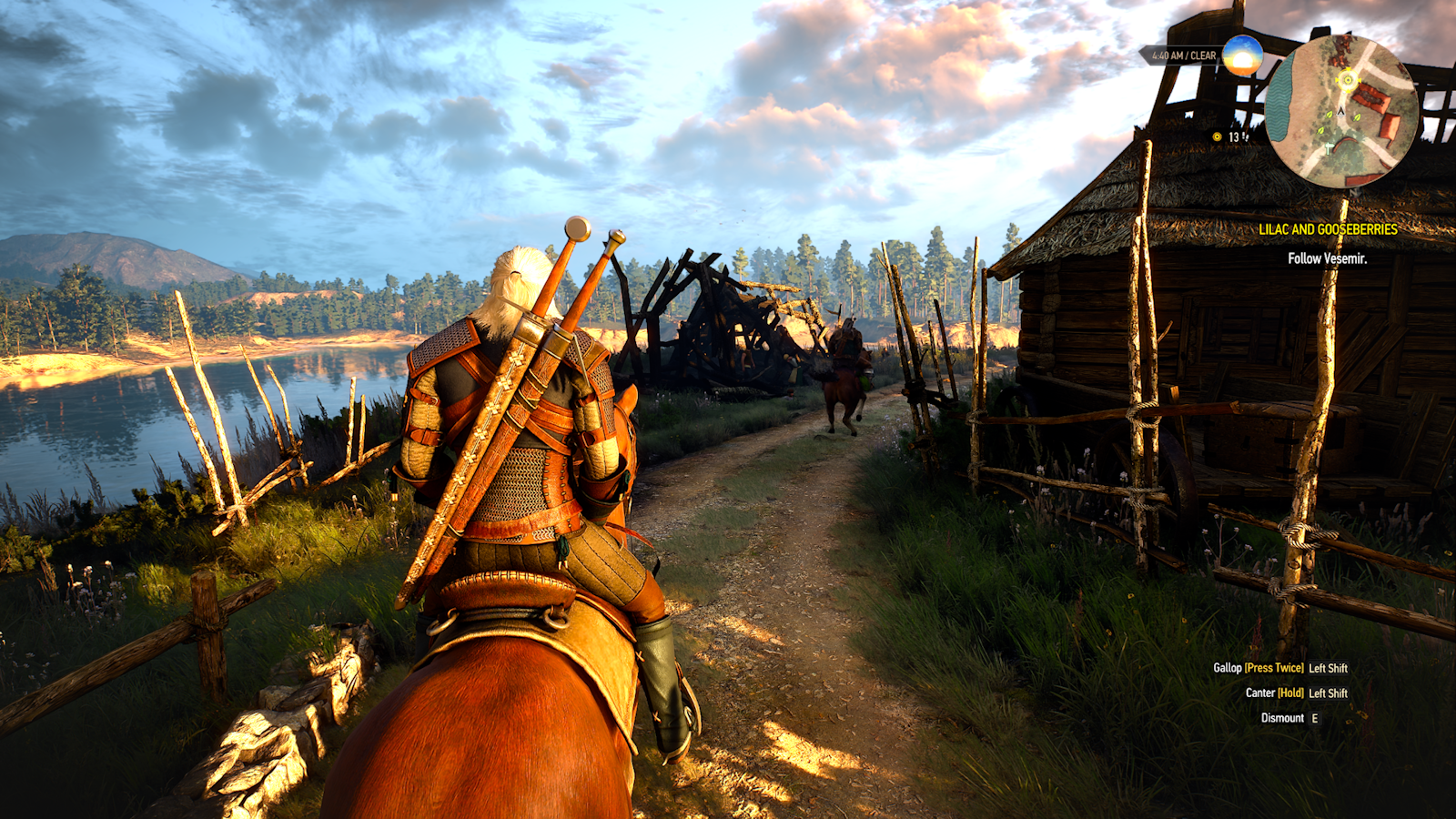
Task: Click the sunrise weather icon
Action: (1242, 56)
